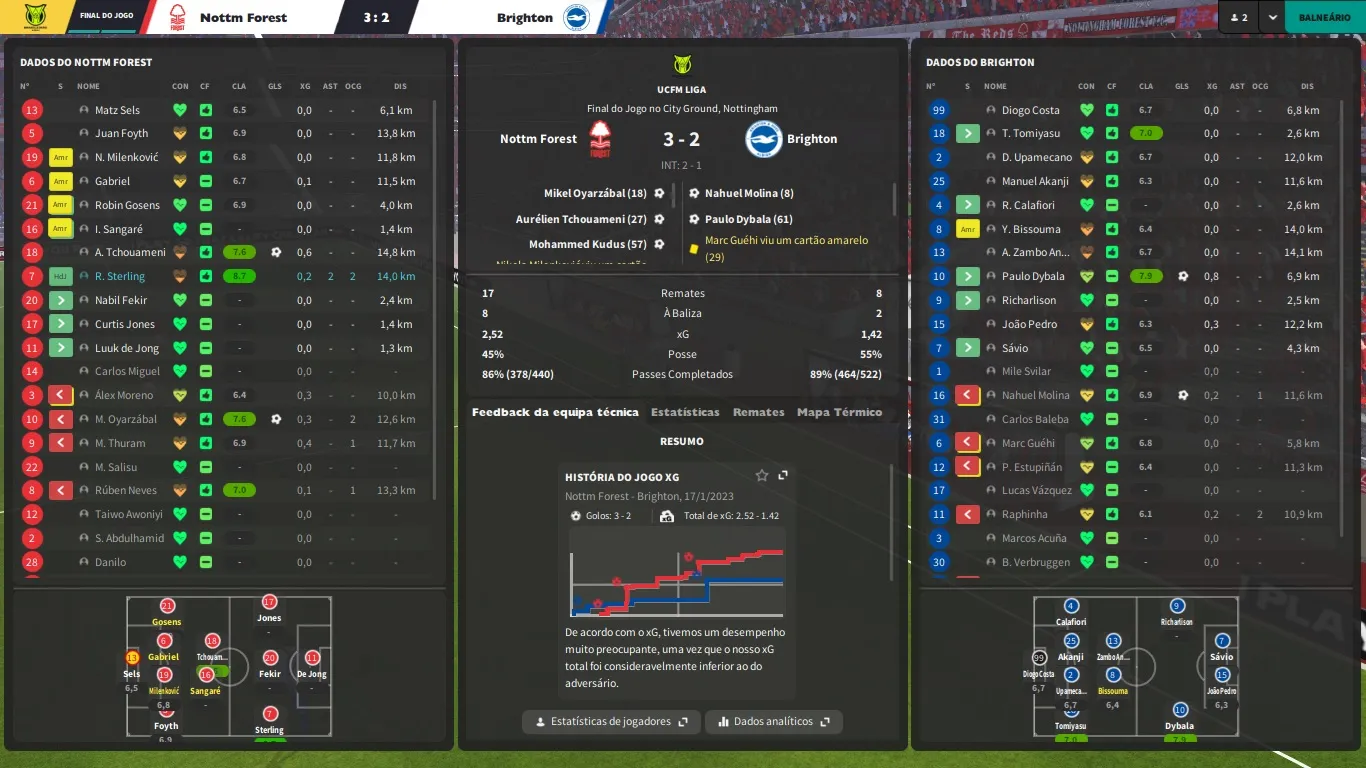Click the Balneário button
Image resolution: width=1366 pixels, height=768 pixels.
point(1324,17)
